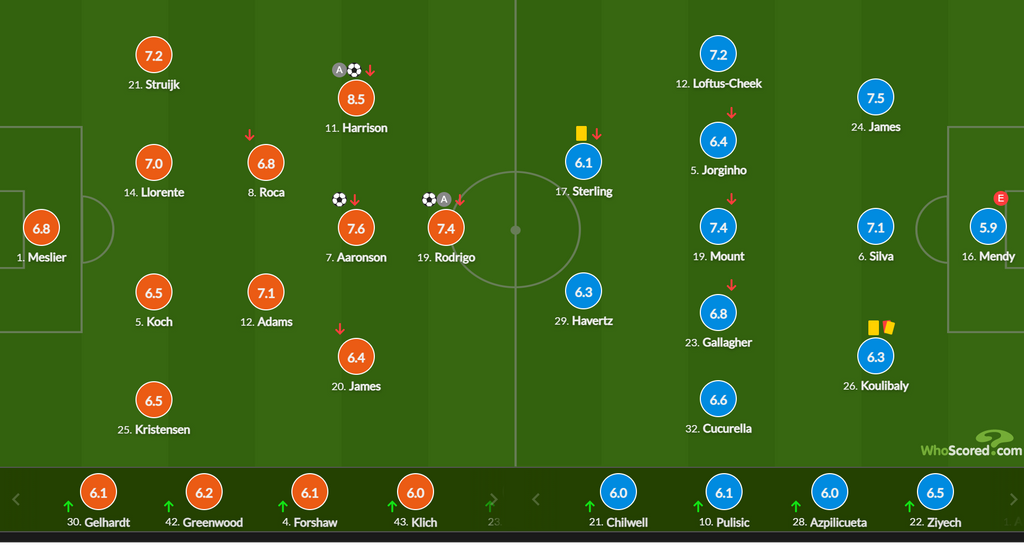Select goalkeeper Meslier's rating badge
The width and height of the screenshot is (1024, 547).
pyautogui.click(x=41, y=228)
